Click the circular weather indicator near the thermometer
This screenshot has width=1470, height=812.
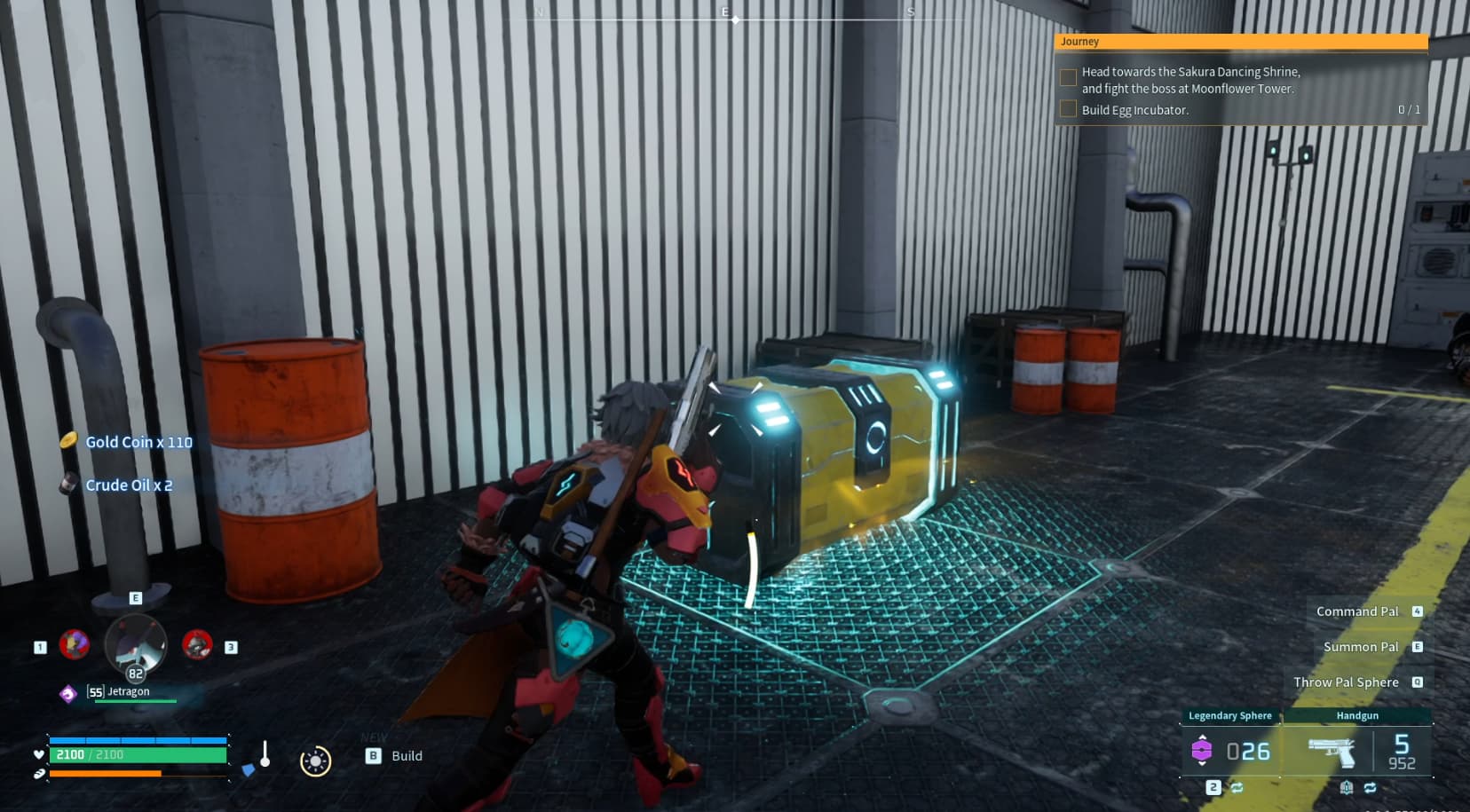pos(314,761)
